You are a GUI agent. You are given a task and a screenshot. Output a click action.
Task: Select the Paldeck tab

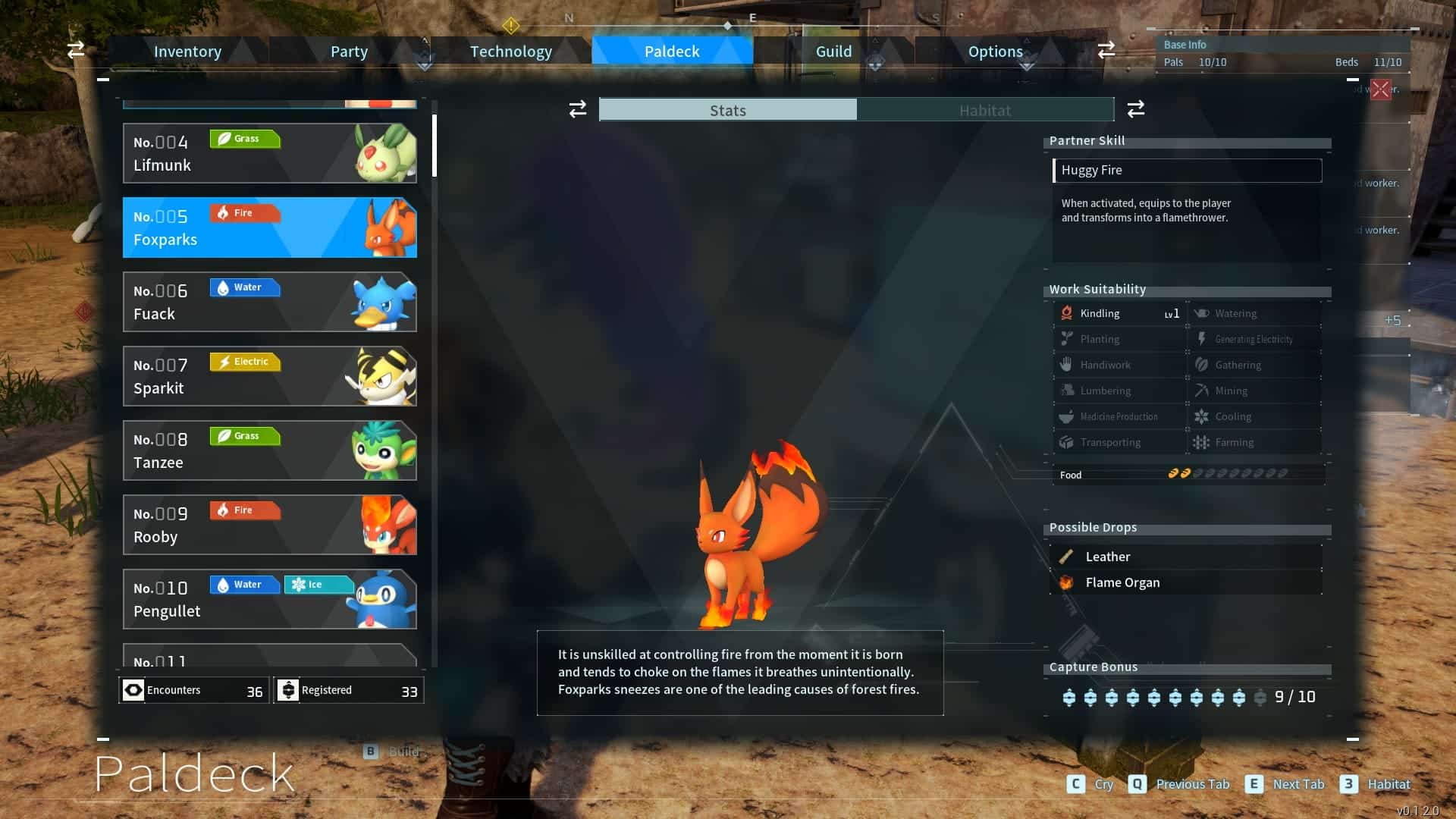point(672,52)
